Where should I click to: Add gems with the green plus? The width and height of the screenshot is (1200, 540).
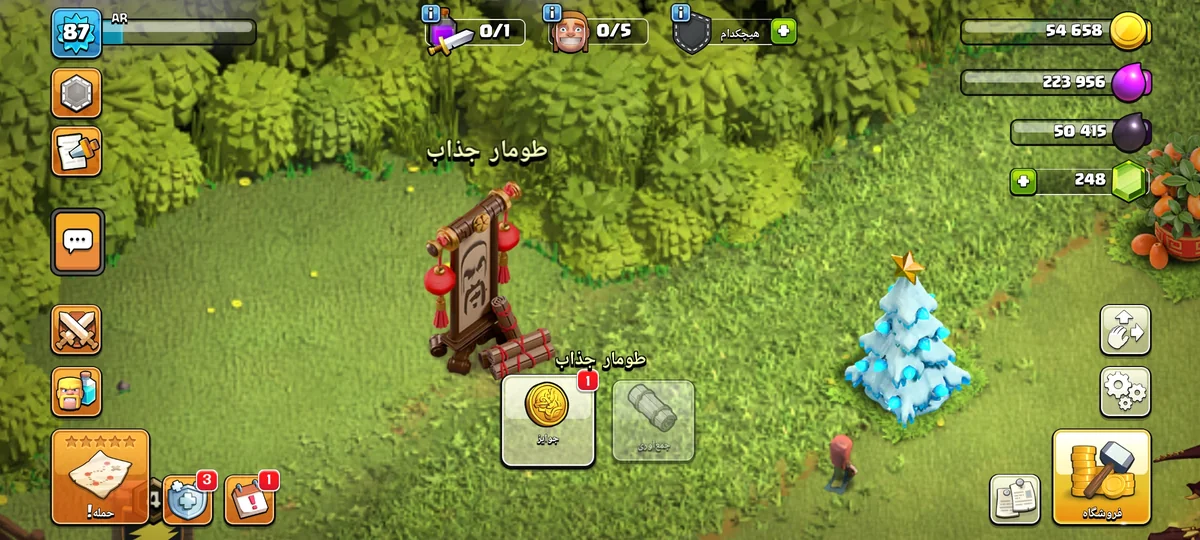(x=1023, y=182)
